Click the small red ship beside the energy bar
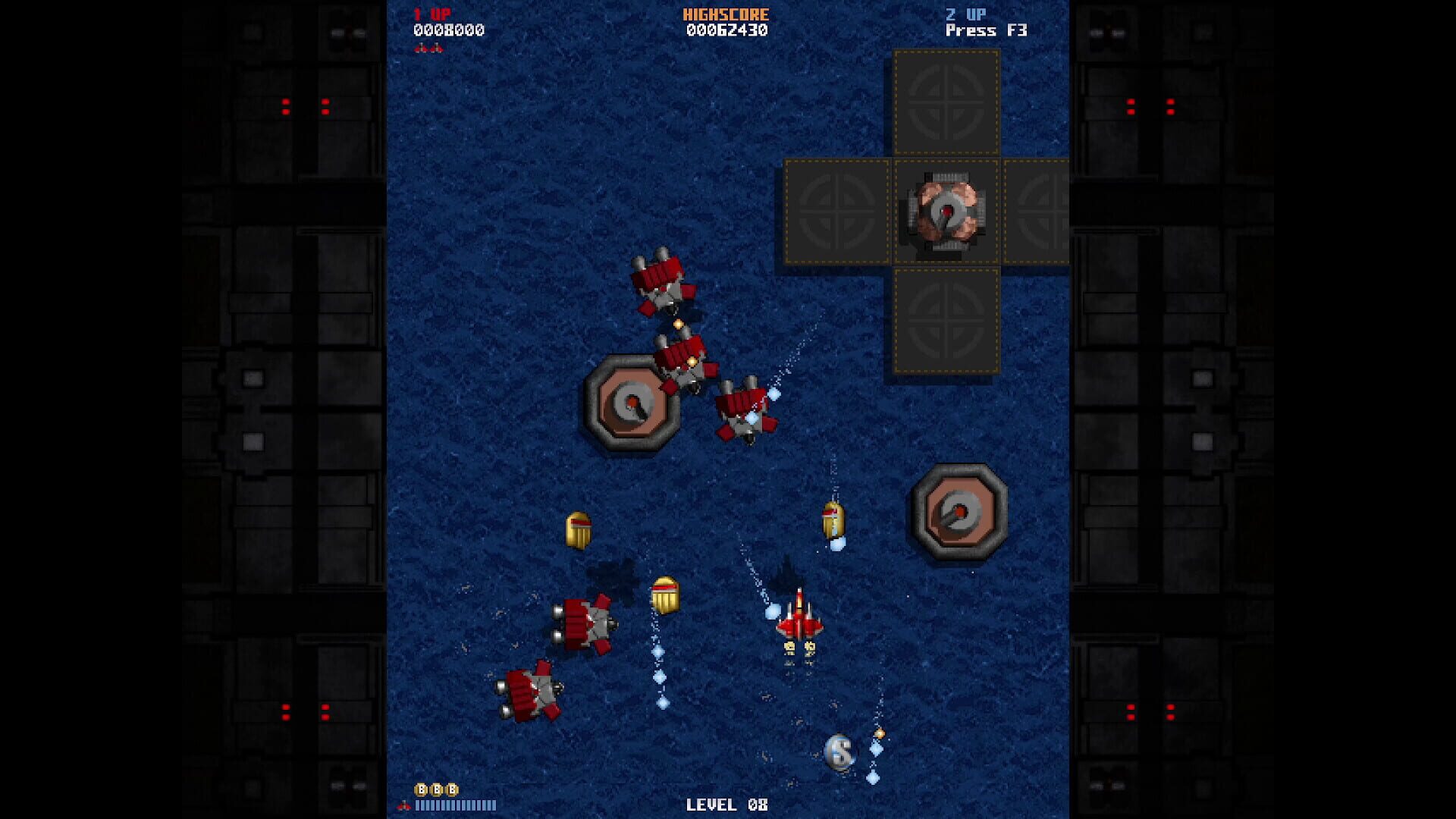1456x819 pixels. pyautogui.click(x=403, y=805)
